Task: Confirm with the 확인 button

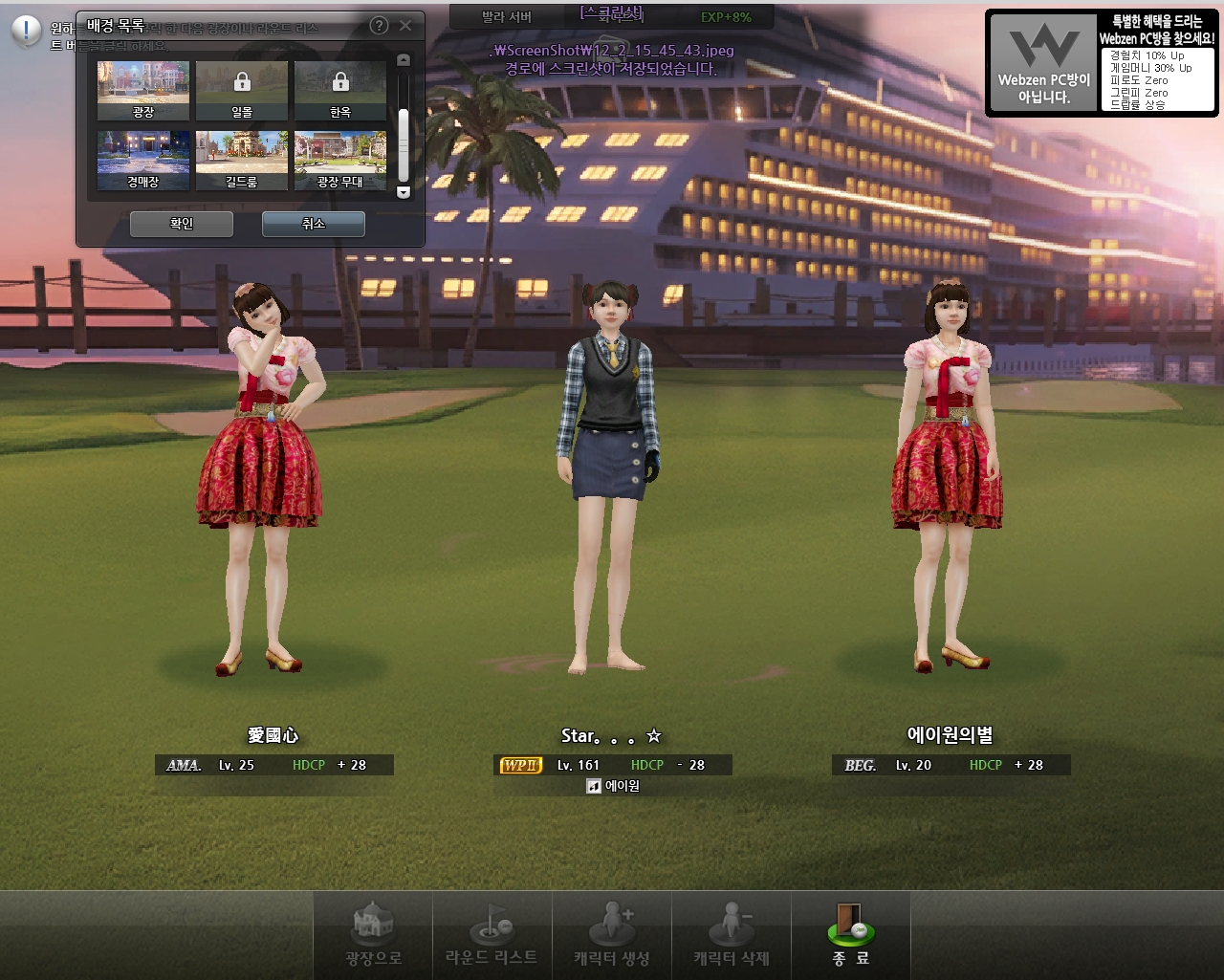Action: [182, 224]
